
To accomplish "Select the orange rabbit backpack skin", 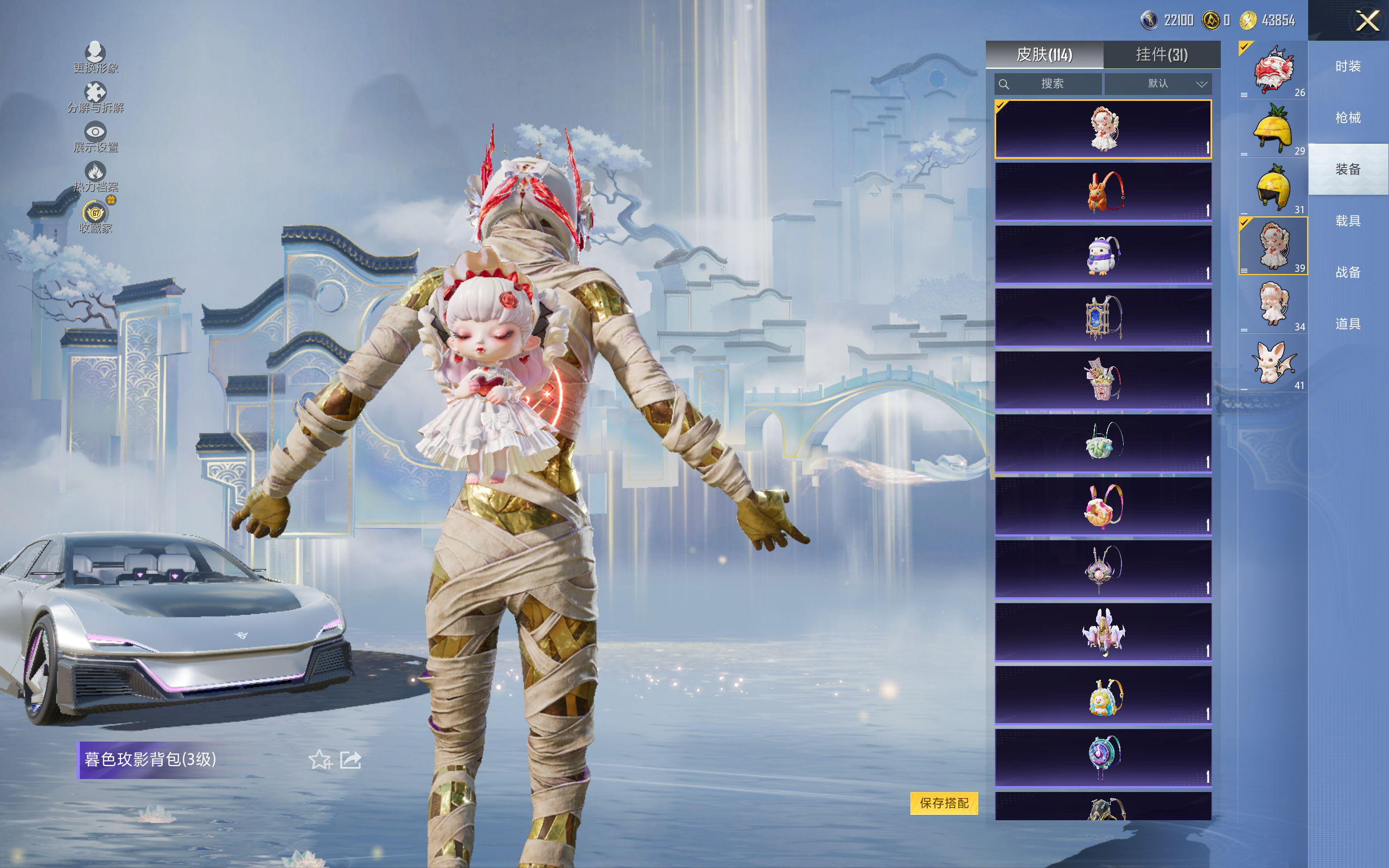I will (x=1103, y=191).
